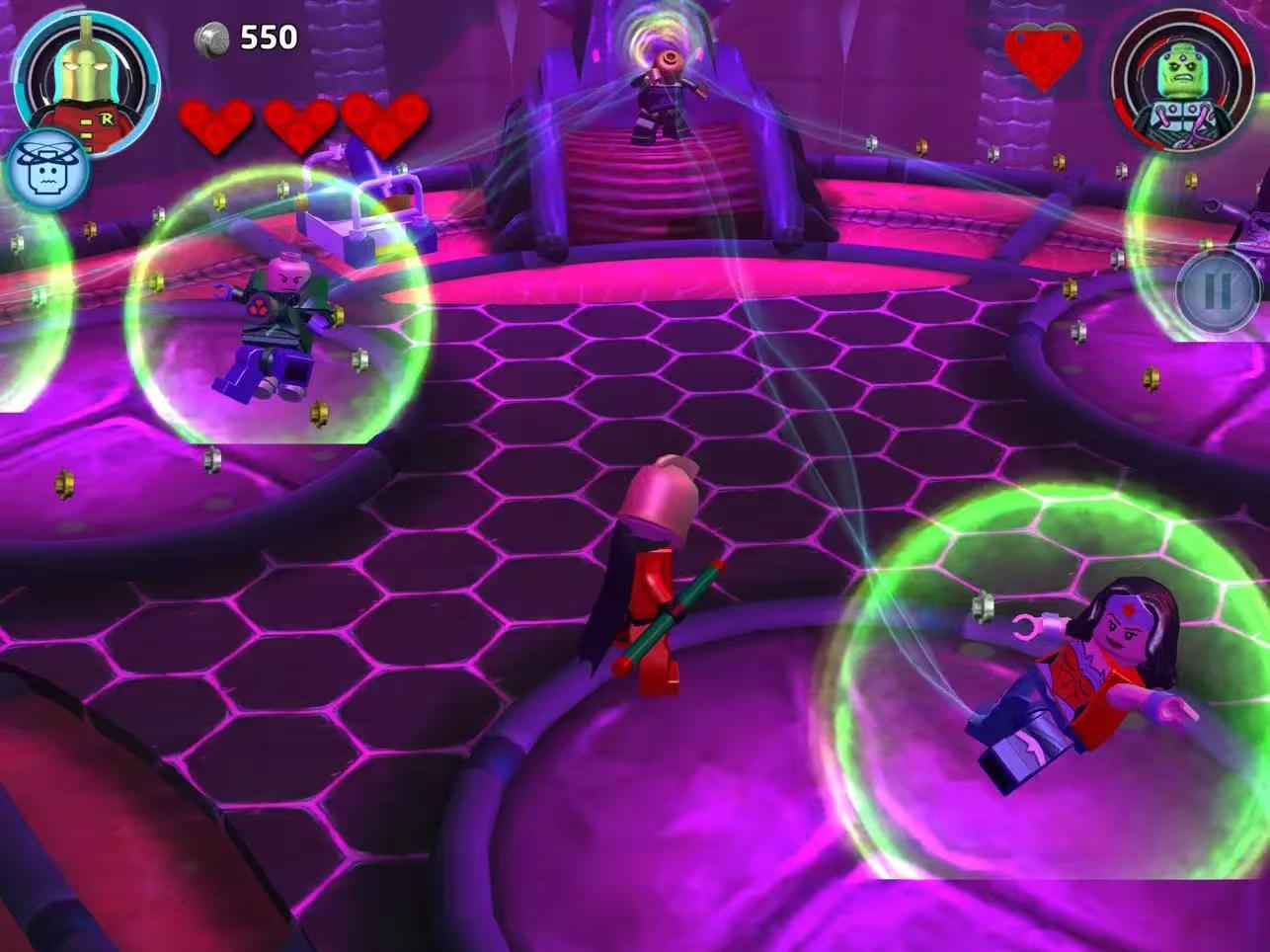Screen dimensions: 1270x952
Task: Open the Robin character portrait
Action: tap(89, 77)
